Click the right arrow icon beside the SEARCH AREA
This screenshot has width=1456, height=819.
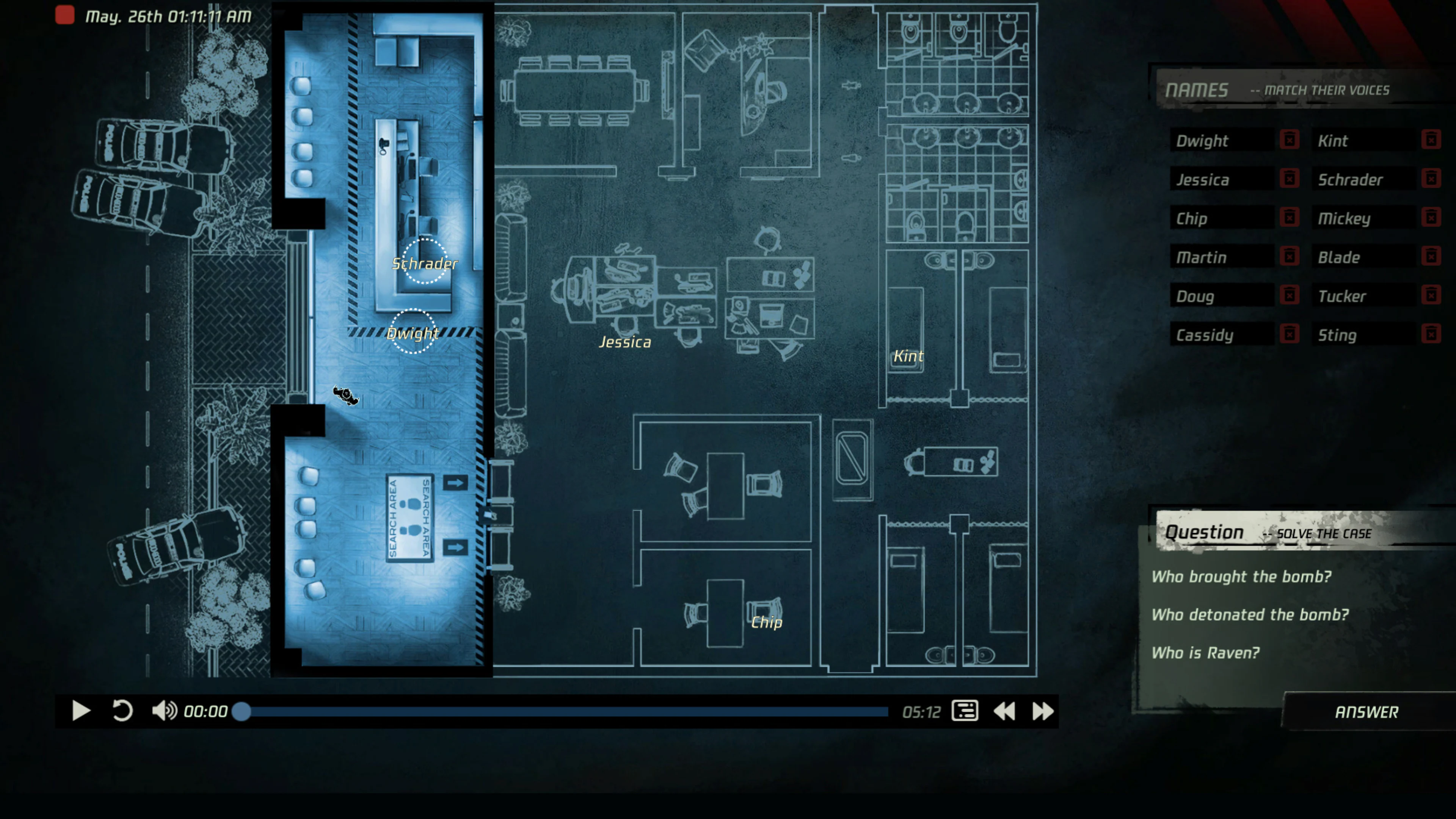coord(455,483)
